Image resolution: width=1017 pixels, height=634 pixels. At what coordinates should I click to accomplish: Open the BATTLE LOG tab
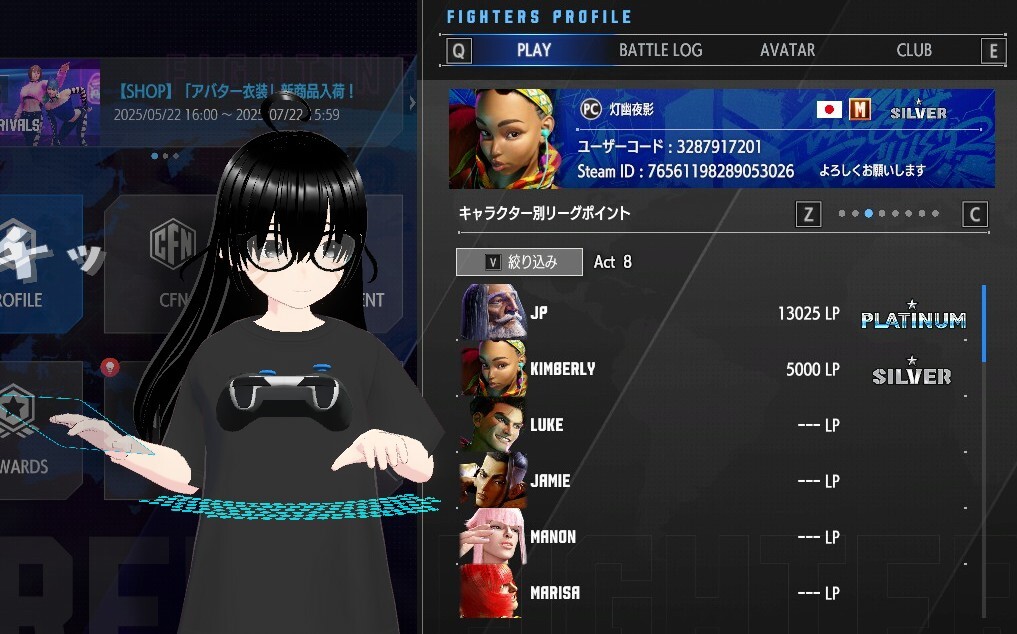[x=660, y=50]
